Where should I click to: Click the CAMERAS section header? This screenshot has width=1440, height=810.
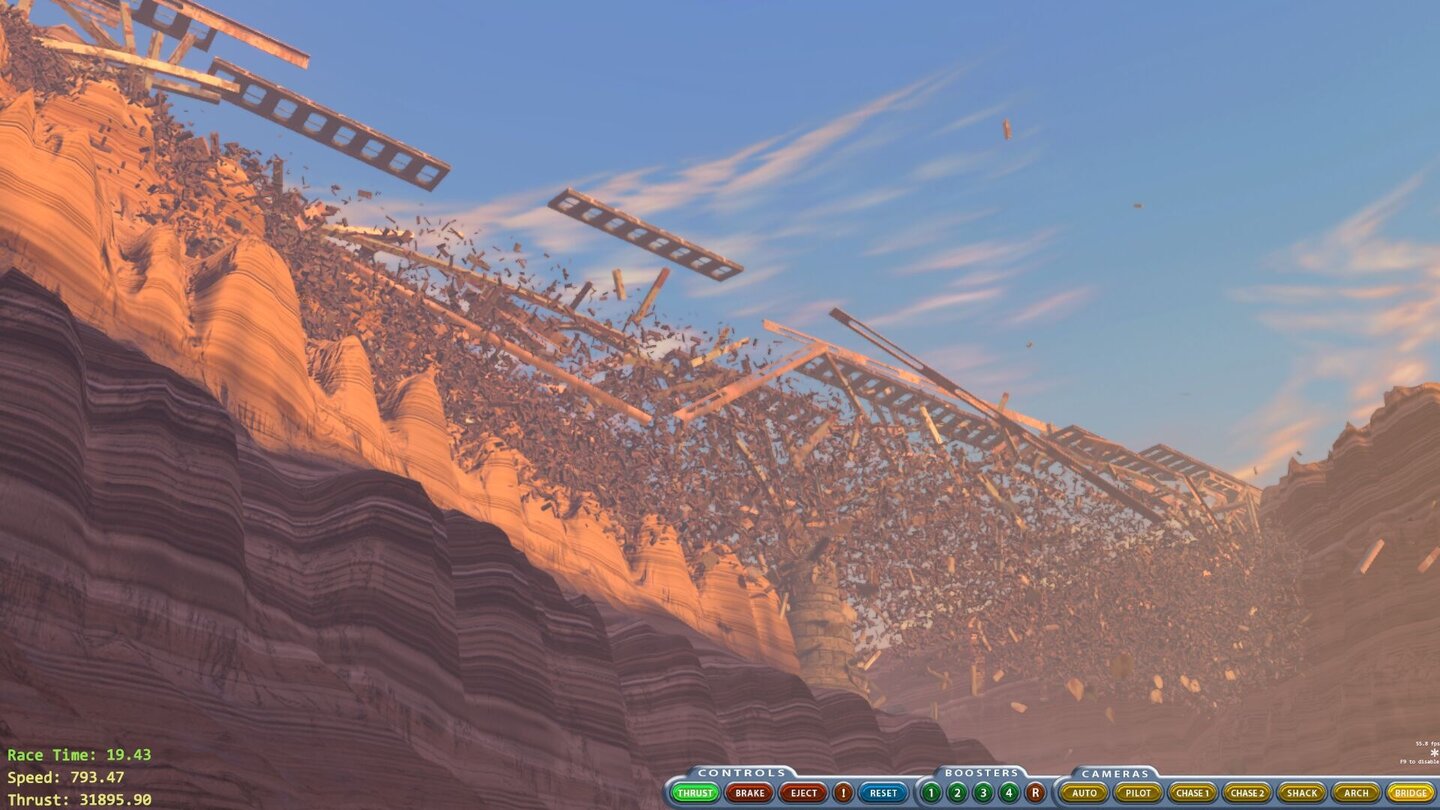[1116, 772]
